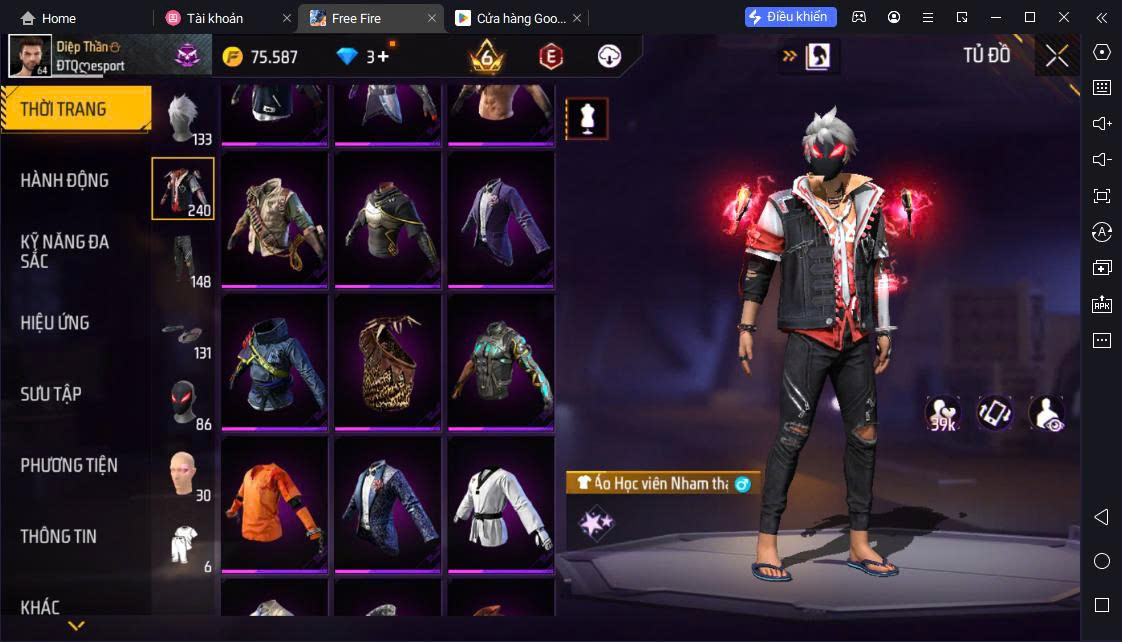Open the SƯU TẬP section
This screenshot has width=1122, height=642.
click(x=51, y=394)
